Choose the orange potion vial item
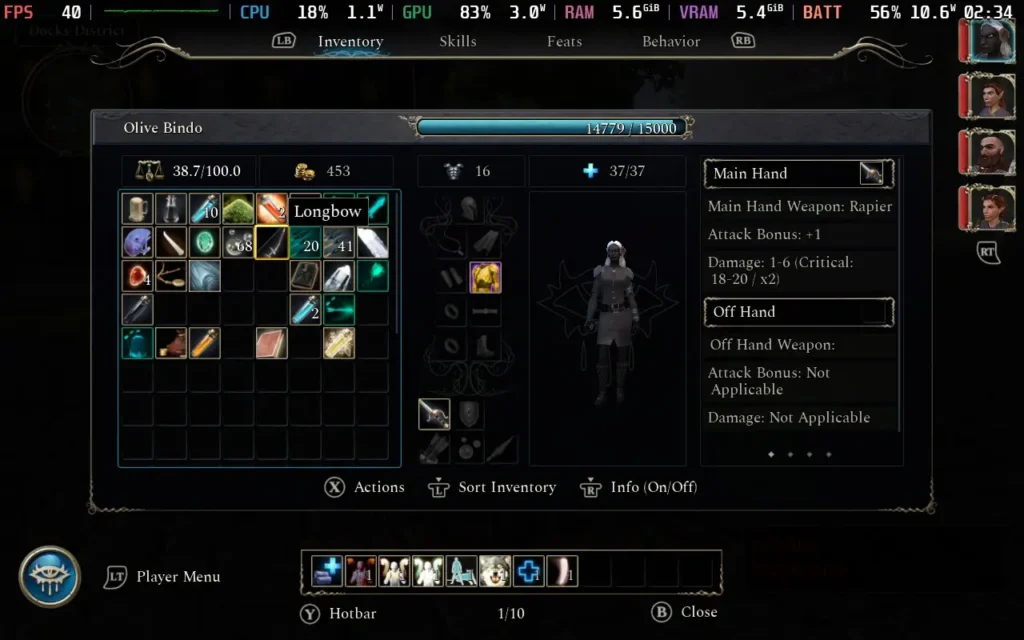The image size is (1024, 640). click(204, 343)
